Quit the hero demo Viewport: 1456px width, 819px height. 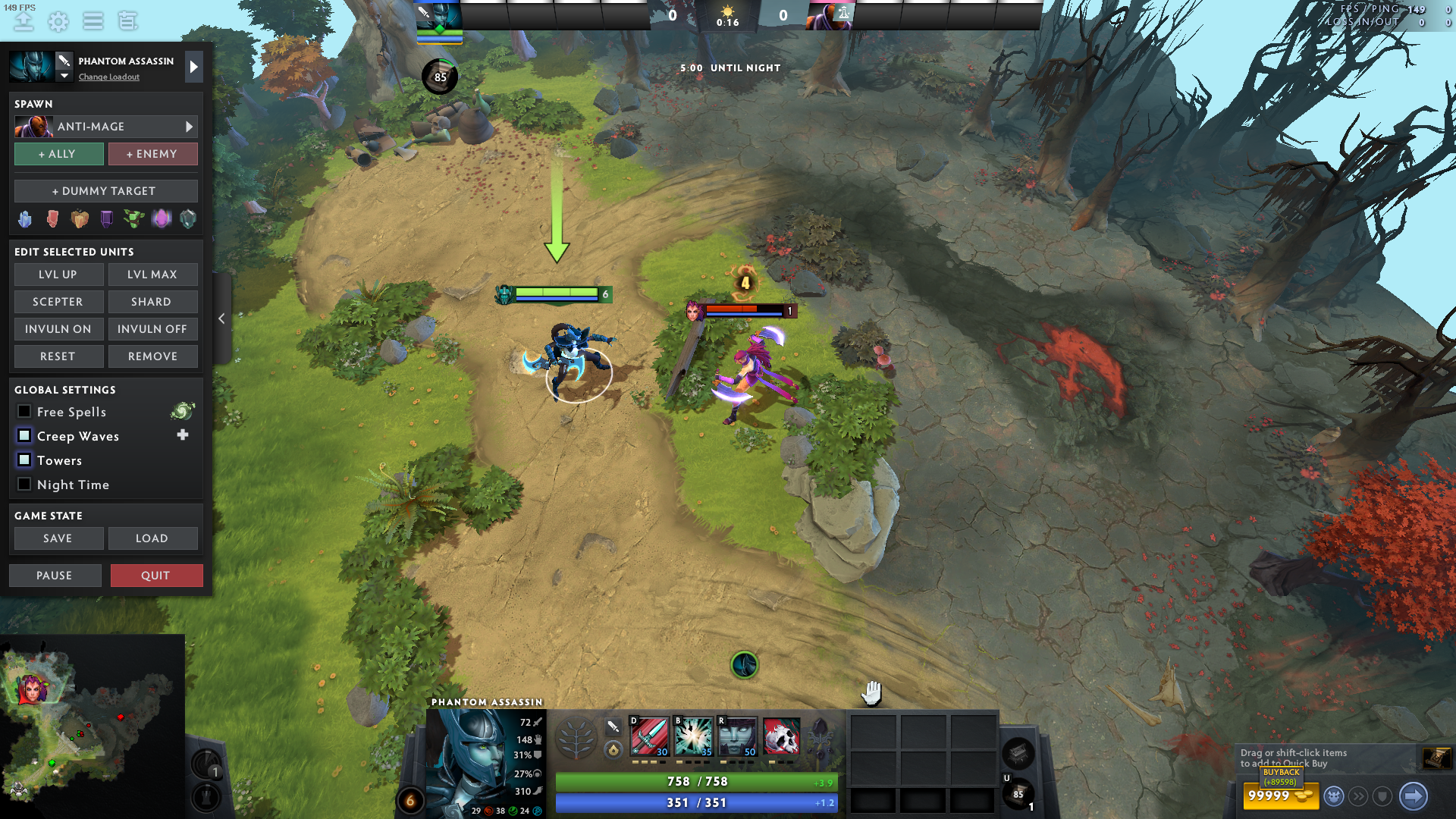(156, 576)
